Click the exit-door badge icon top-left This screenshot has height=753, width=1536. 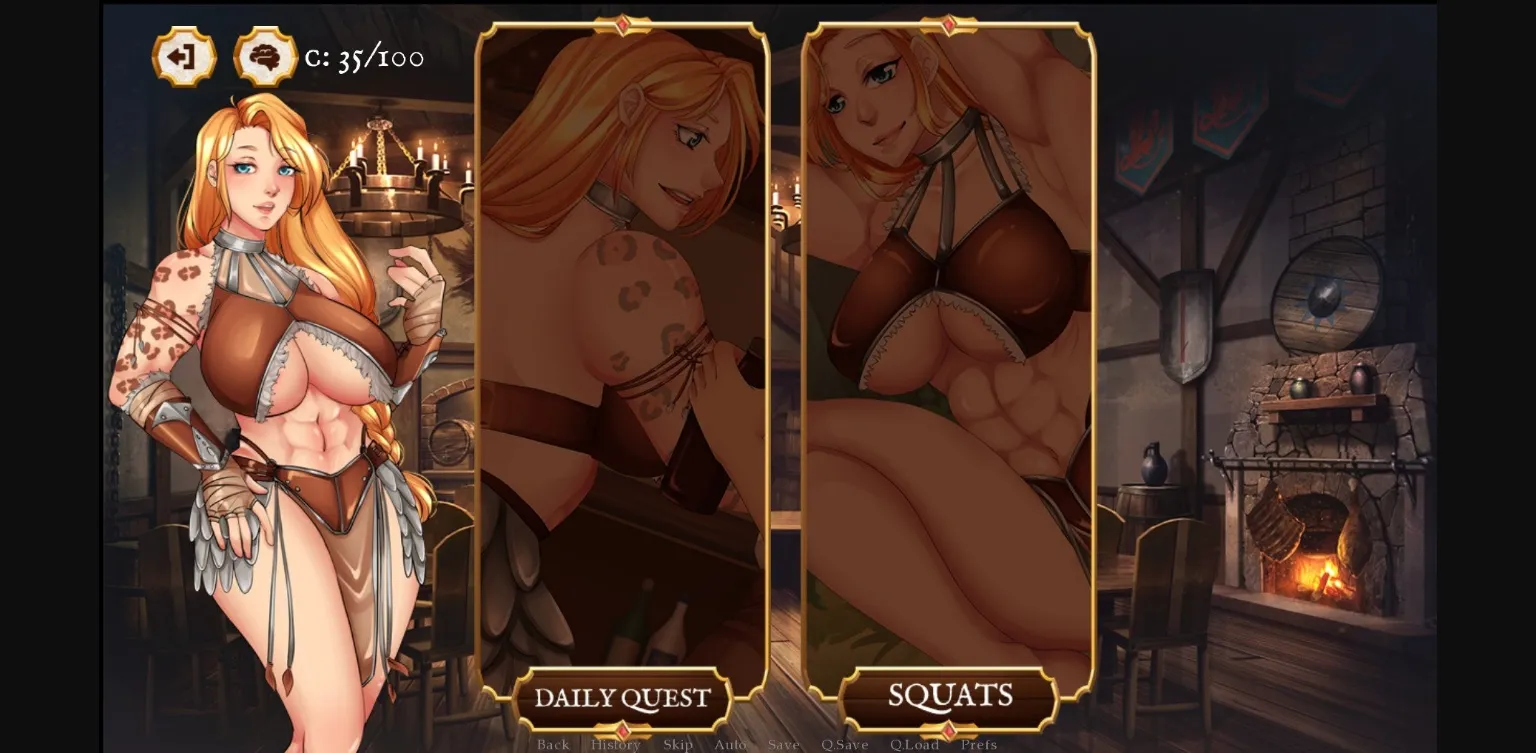coord(183,57)
